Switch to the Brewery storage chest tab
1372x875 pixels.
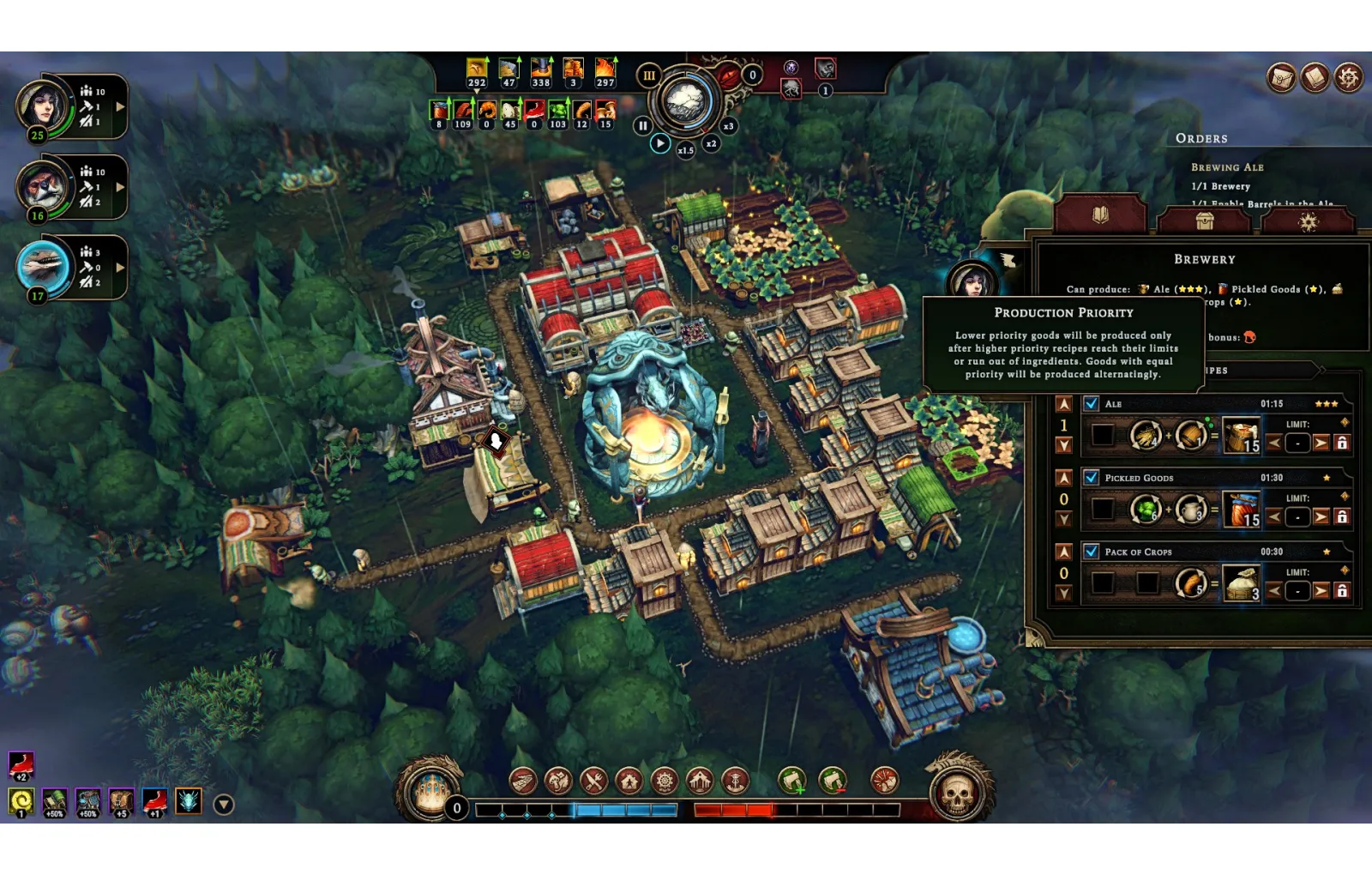click(1204, 220)
